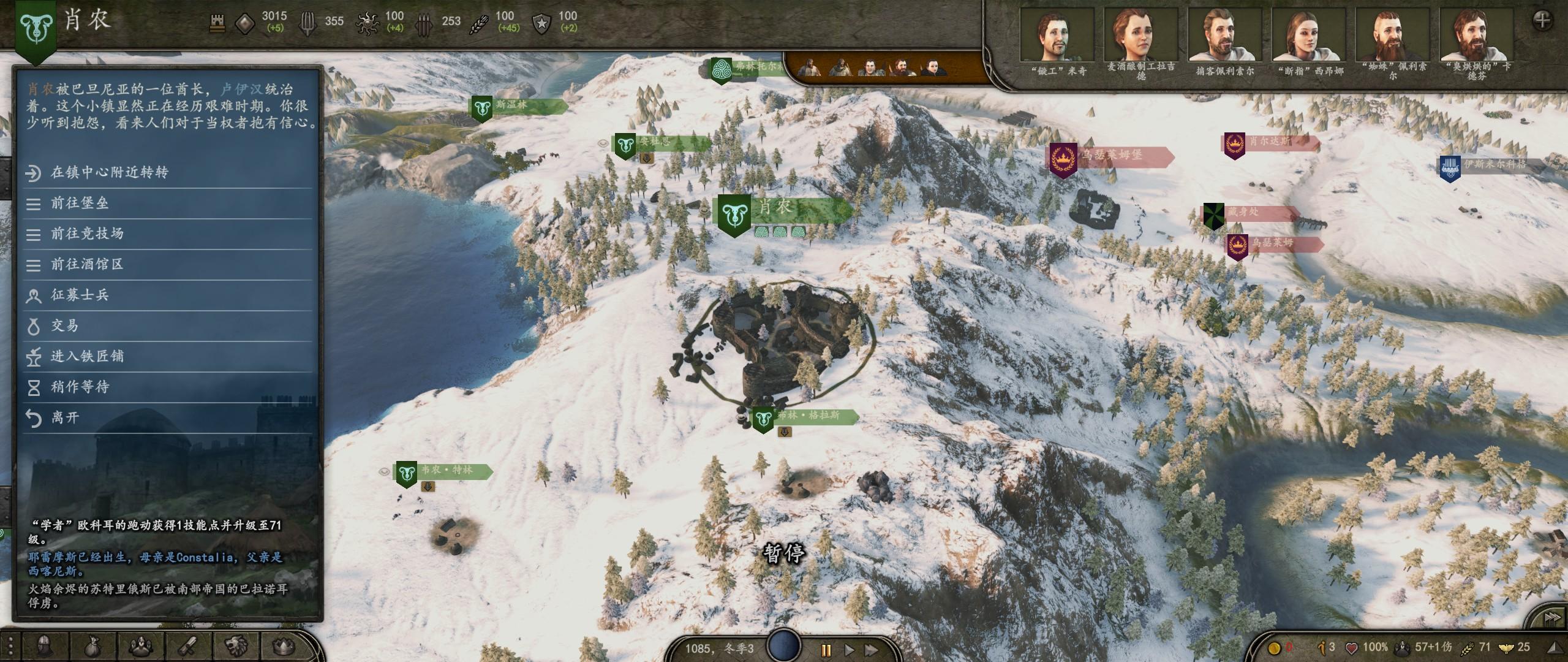Expand the notables panel with the plus button
Image resolution: width=1568 pixels, height=662 pixels.
tap(1542, 20)
